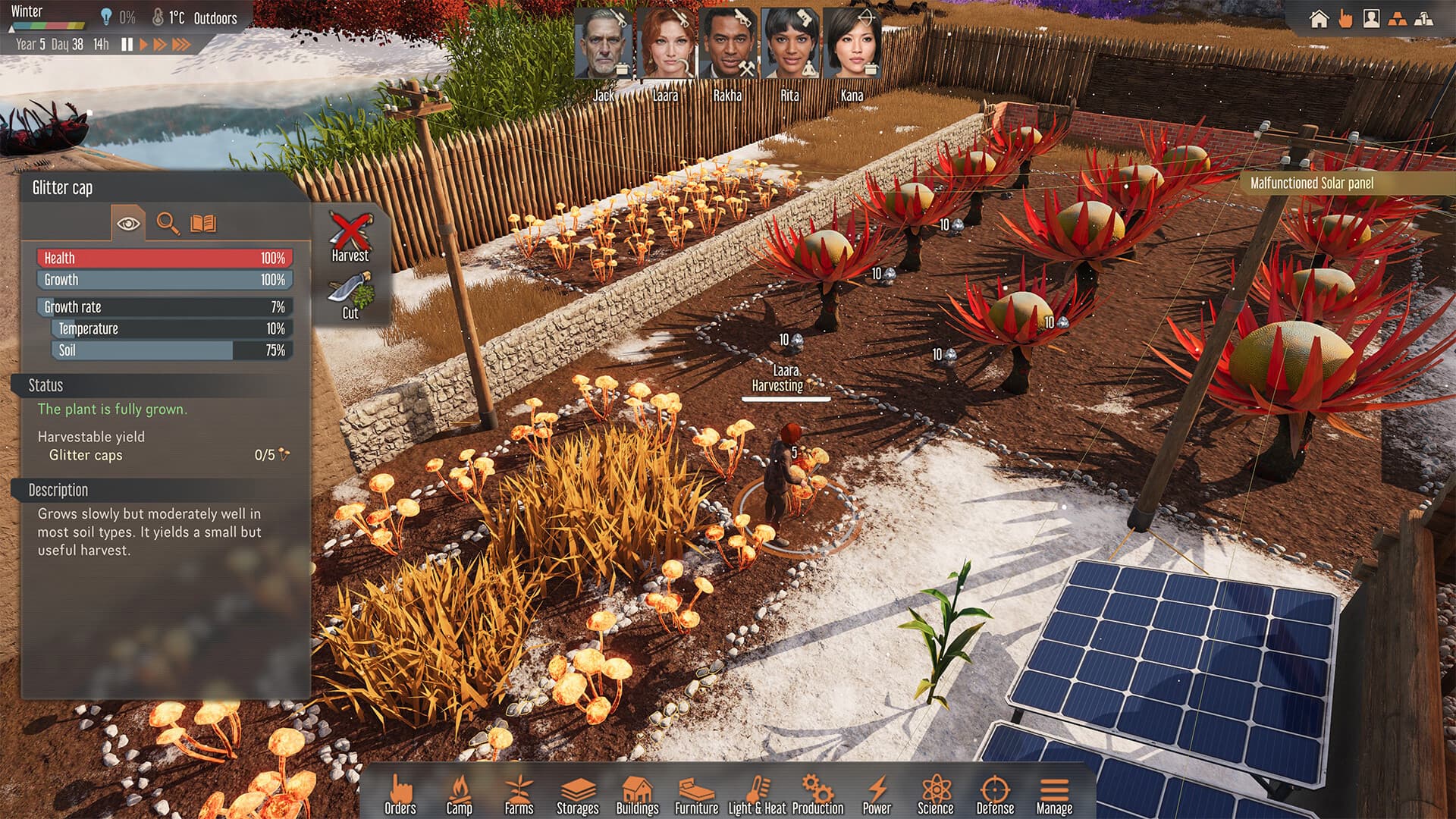Viewport: 1456px width, 819px height.
Task: Collapse the Description section header
Action: click(60, 489)
